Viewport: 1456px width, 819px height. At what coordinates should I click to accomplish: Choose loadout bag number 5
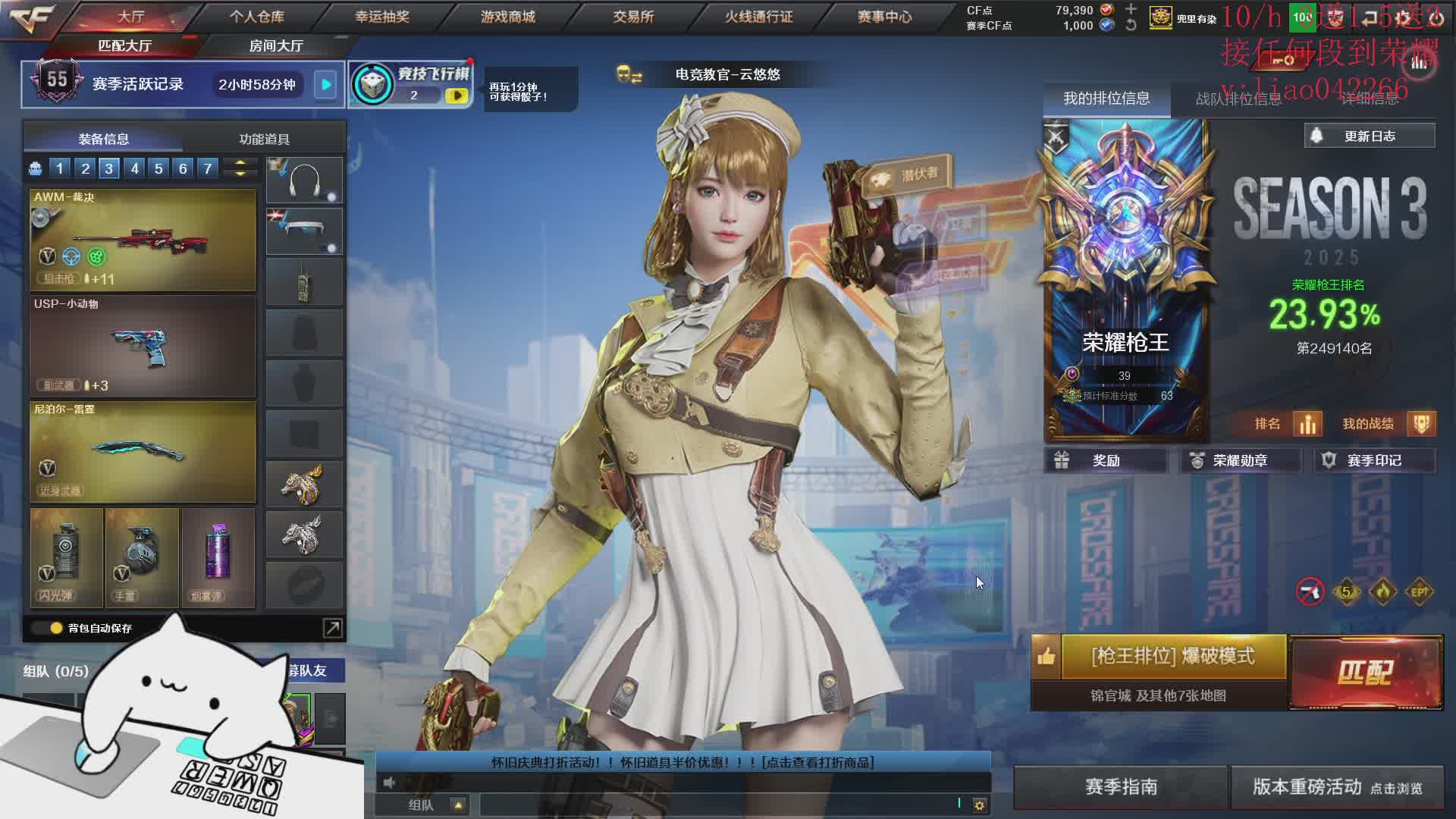point(158,168)
